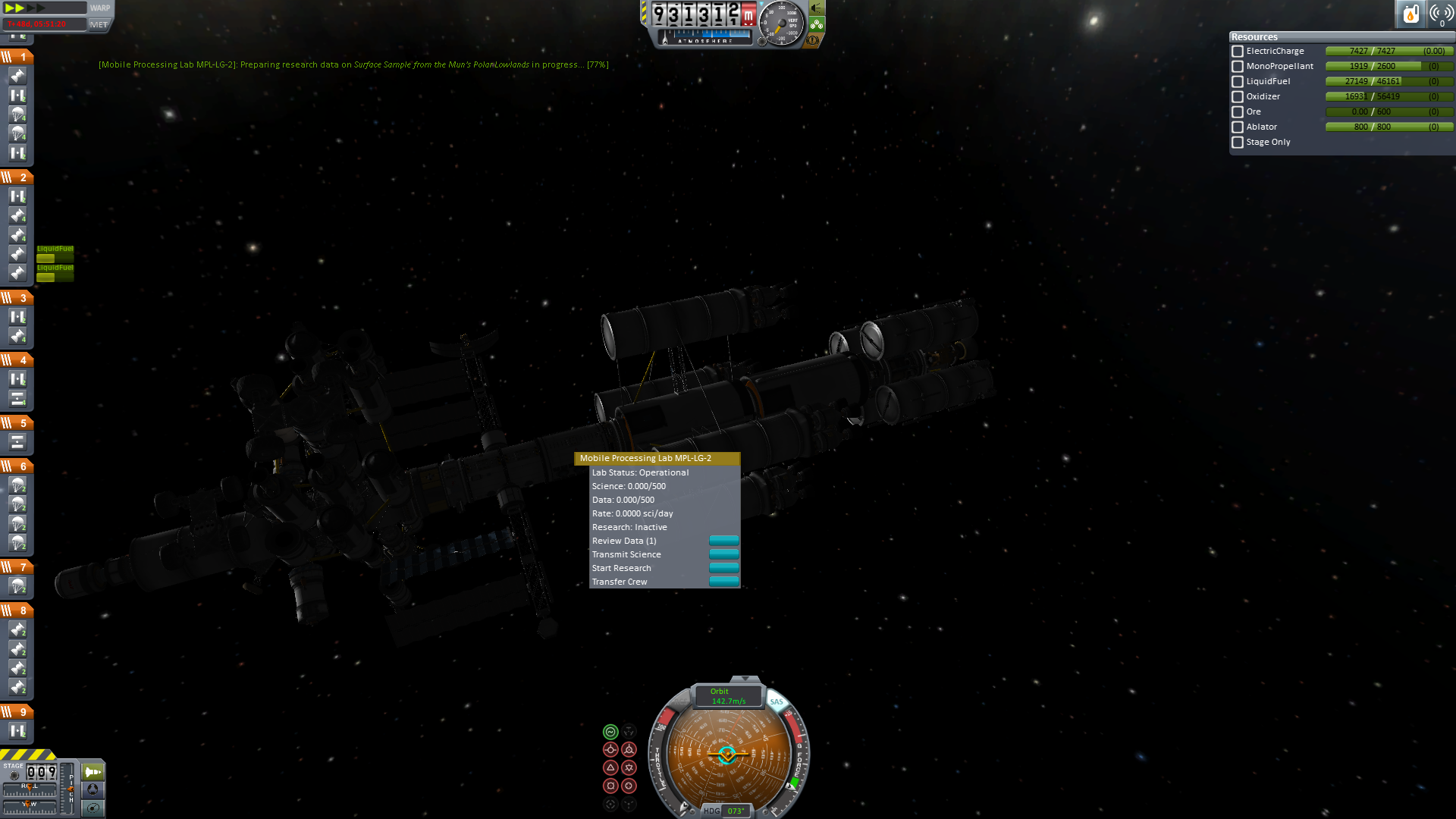Tick the ElectricCharge resource checkbox
The image size is (1456, 819).
(x=1238, y=52)
